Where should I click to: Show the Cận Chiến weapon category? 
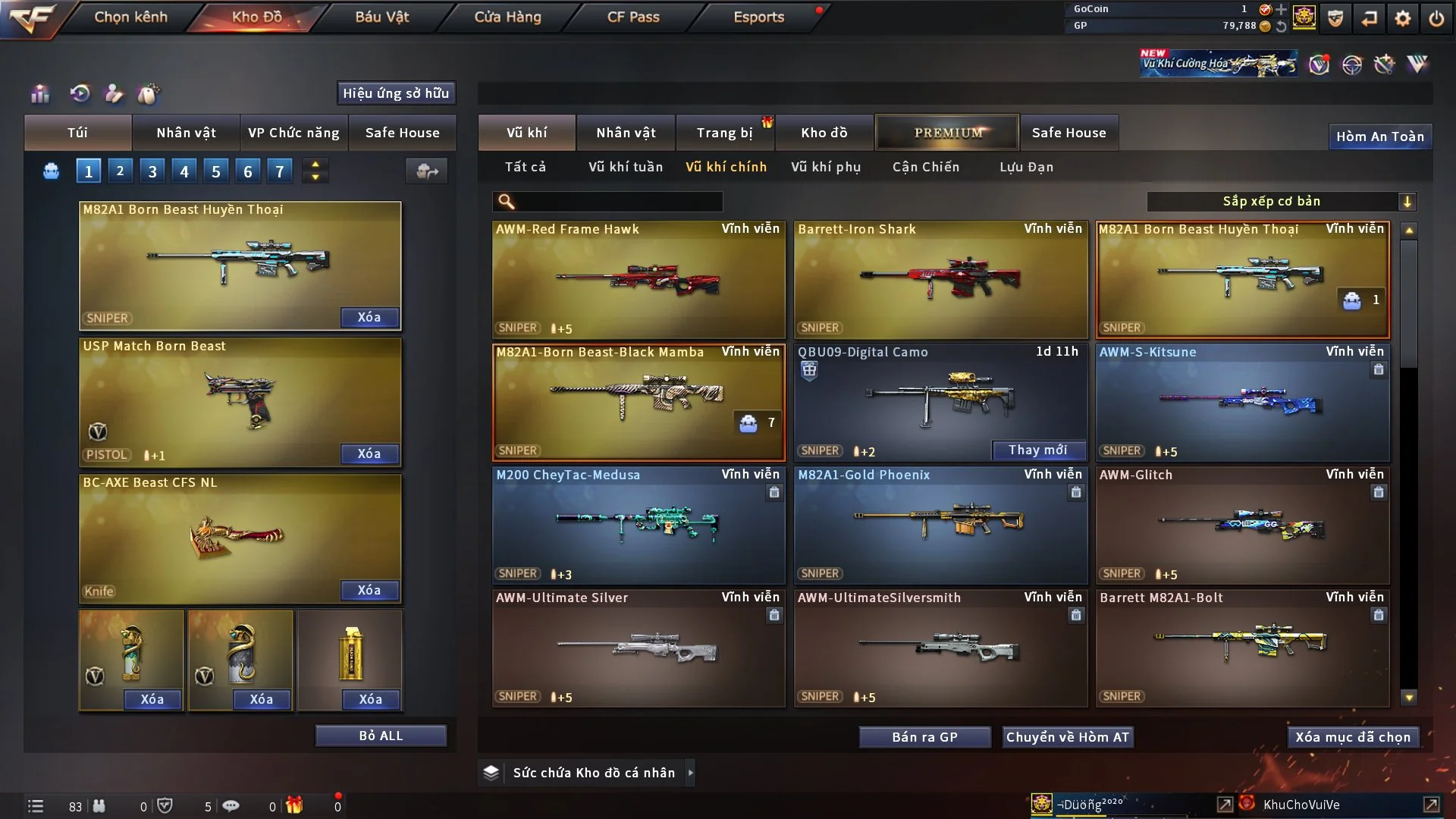click(926, 167)
